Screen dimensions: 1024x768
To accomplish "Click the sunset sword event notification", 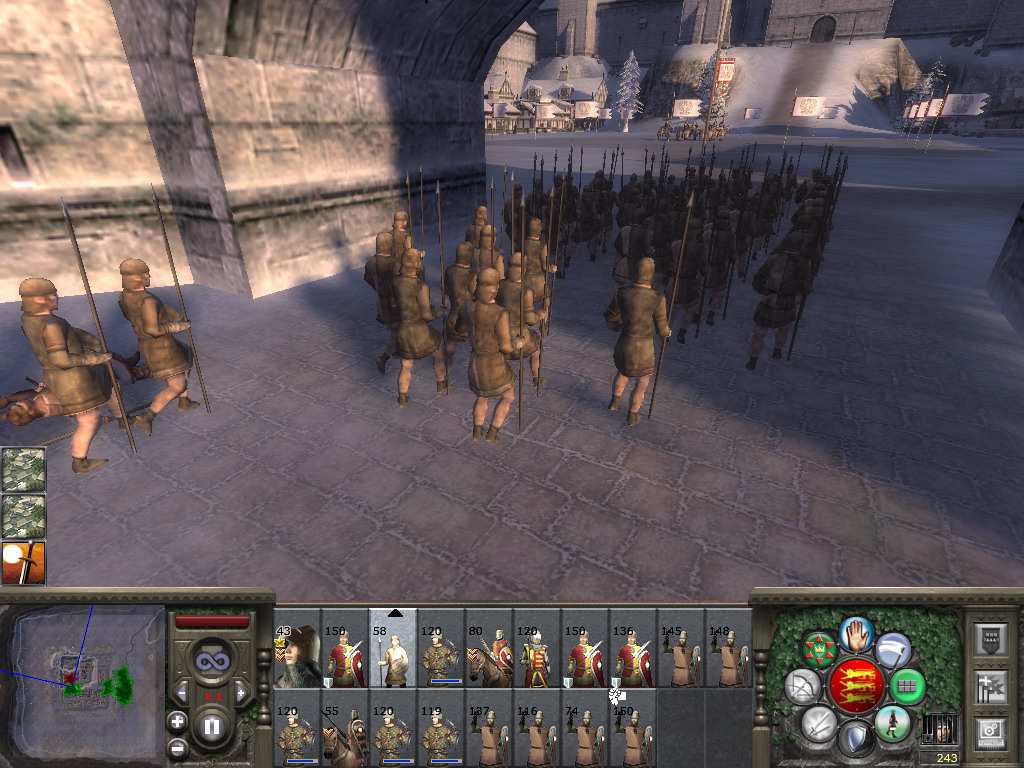I will pyautogui.click(x=23, y=563).
